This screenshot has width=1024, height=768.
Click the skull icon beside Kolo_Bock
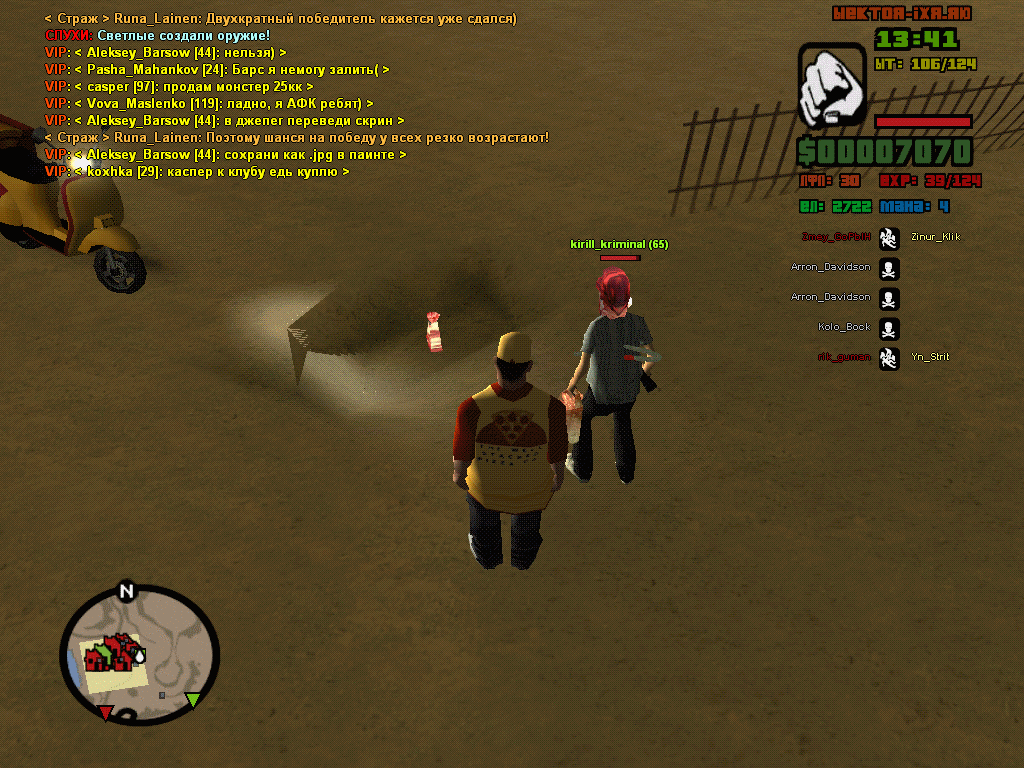click(x=889, y=328)
